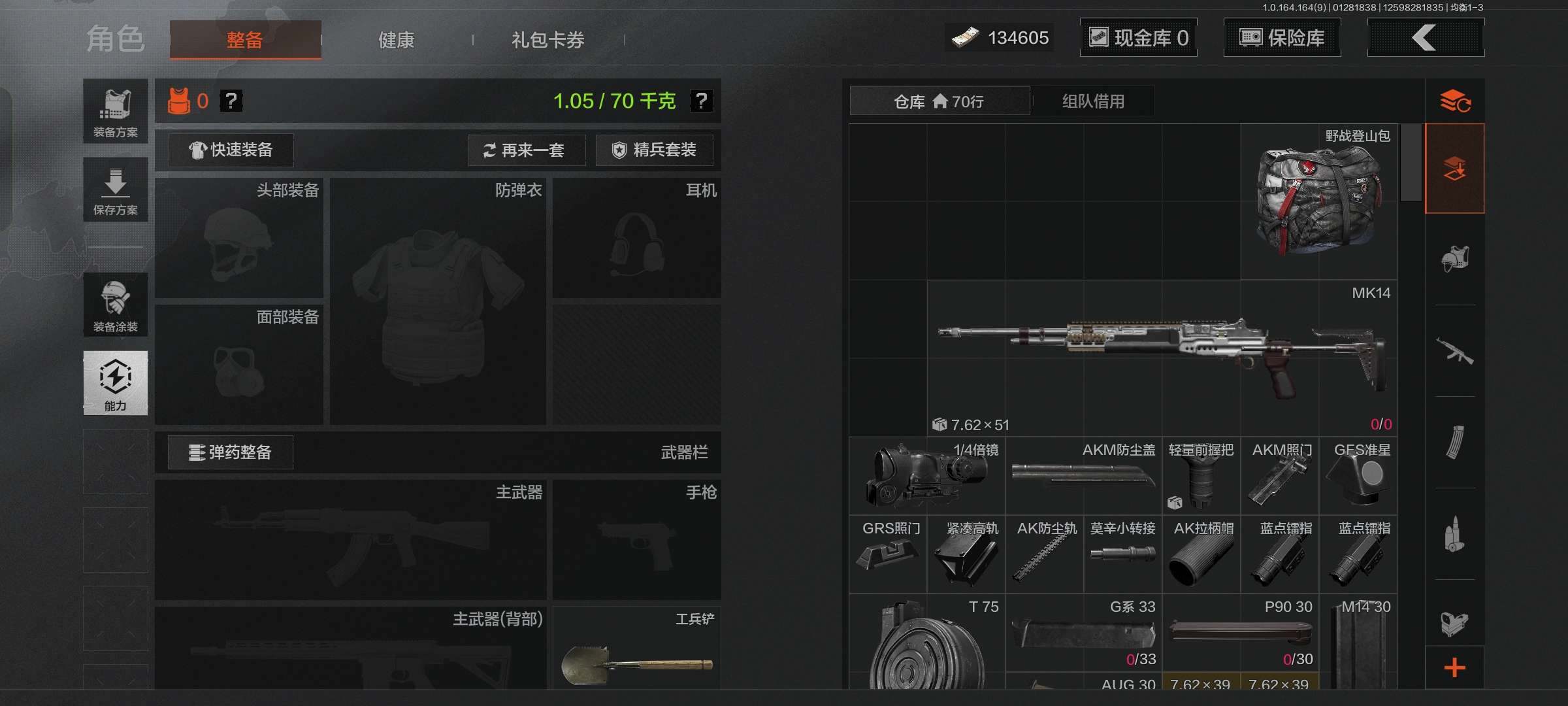Select the weapons filter in warehouse sidebar
The width and height of the screenshot is (1568, 706).
click(1456, 350)
